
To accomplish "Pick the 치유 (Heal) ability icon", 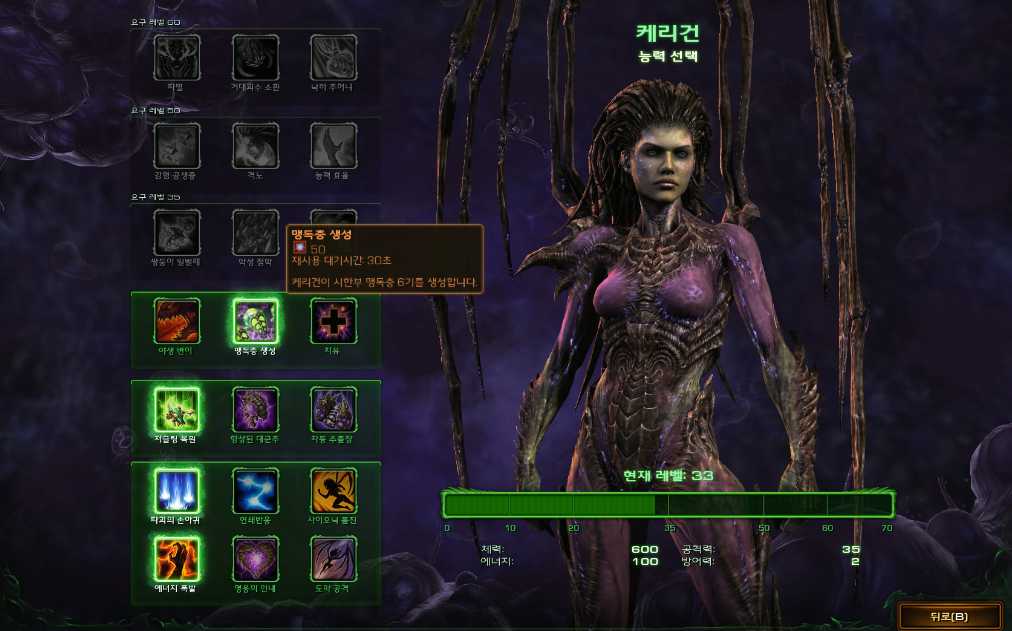I will 333,321.
